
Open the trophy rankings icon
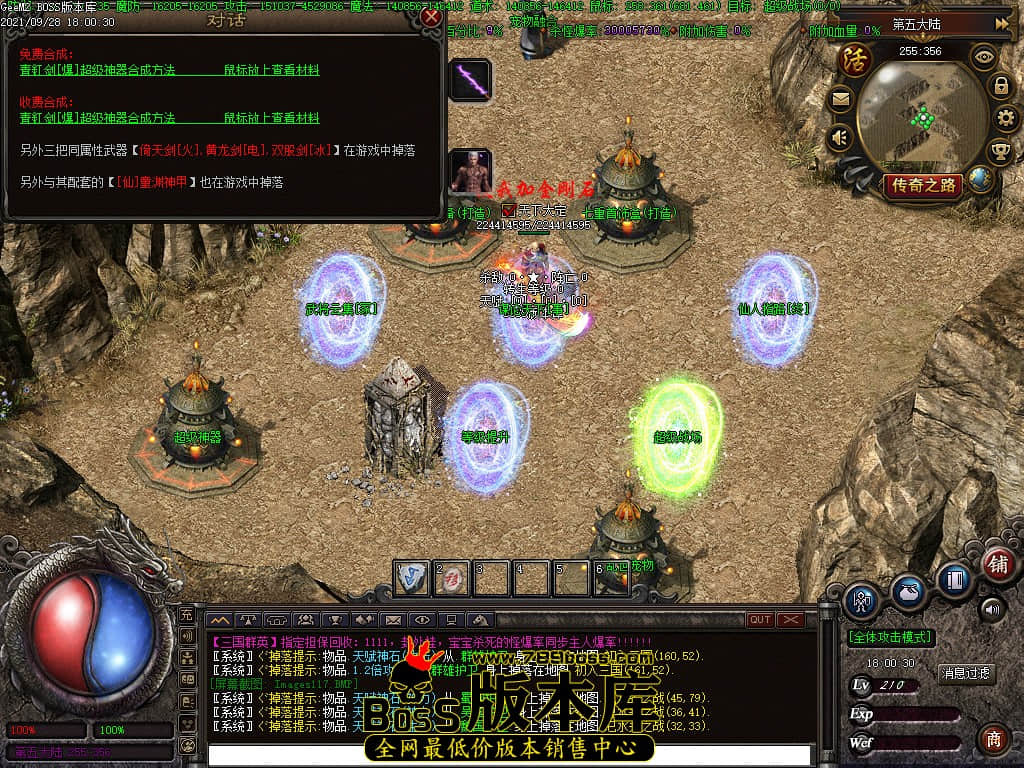[x=1000, y=151]
